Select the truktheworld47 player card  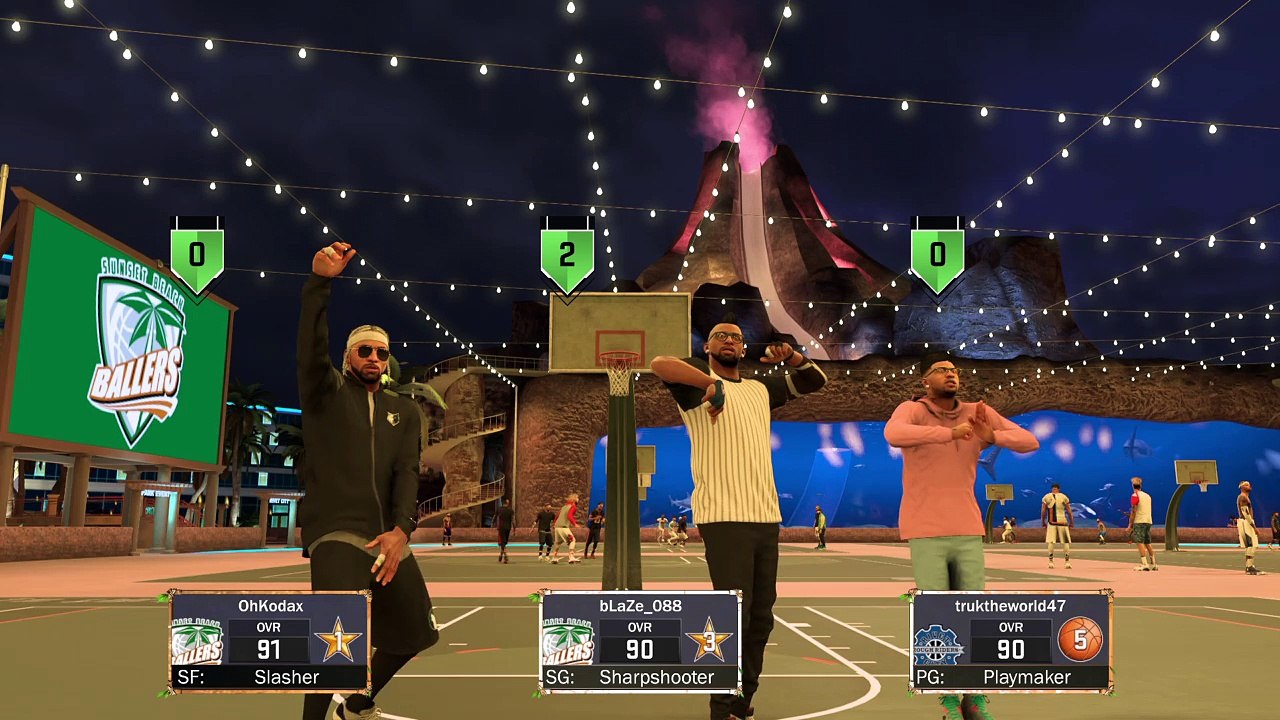coord(1010,641)
